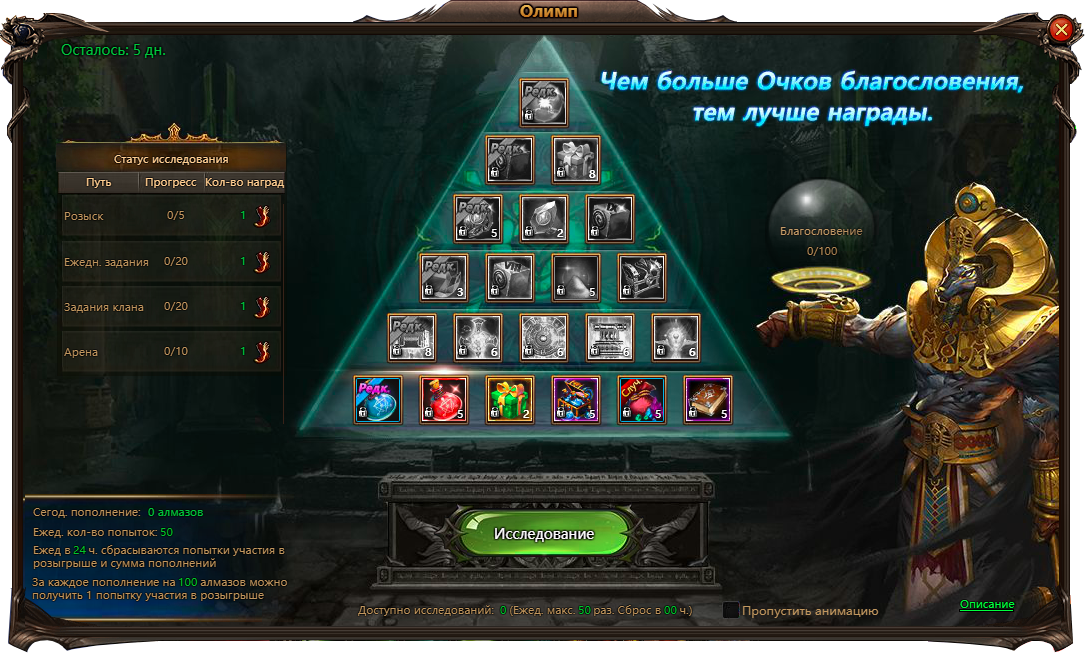Click the winged boot reward for Арена
This screenshot has width=1085, height=653.
pos(262,352)
